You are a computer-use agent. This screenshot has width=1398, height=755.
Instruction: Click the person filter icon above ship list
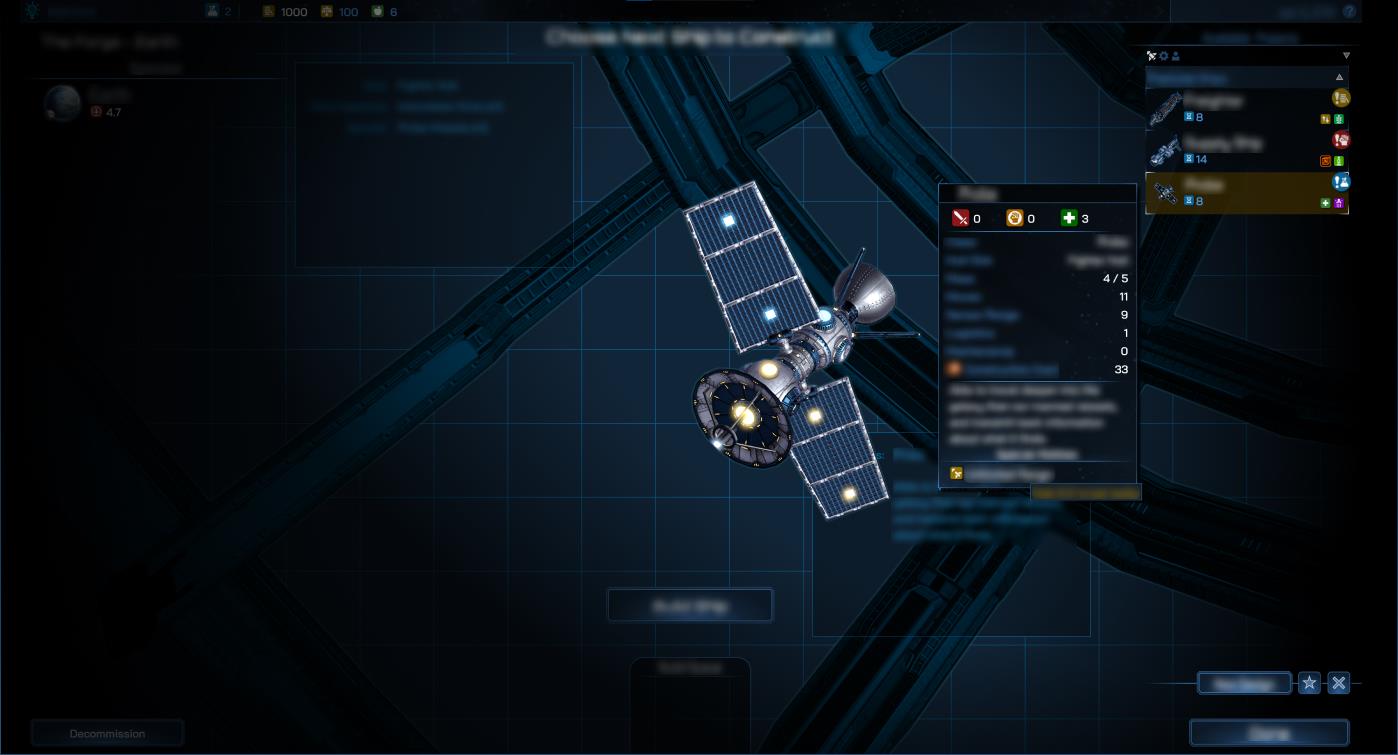click(1175, 56)
